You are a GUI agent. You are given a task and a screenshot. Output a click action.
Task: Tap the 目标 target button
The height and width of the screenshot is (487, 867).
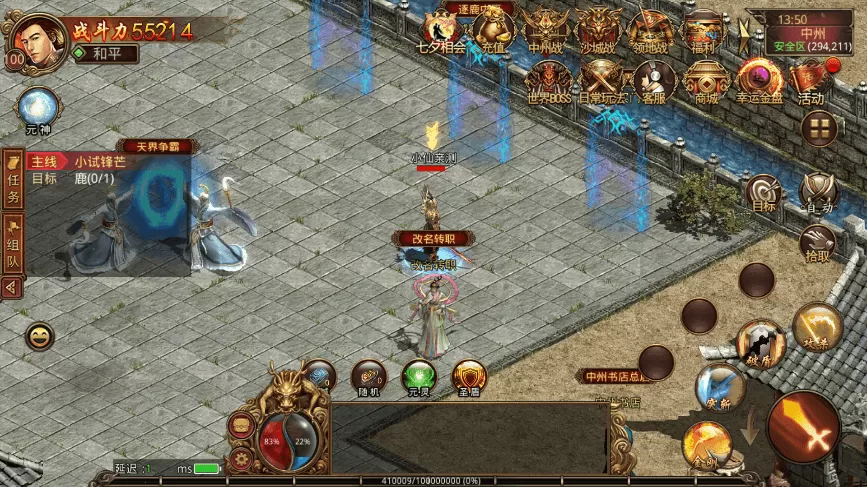coord(764,193)
